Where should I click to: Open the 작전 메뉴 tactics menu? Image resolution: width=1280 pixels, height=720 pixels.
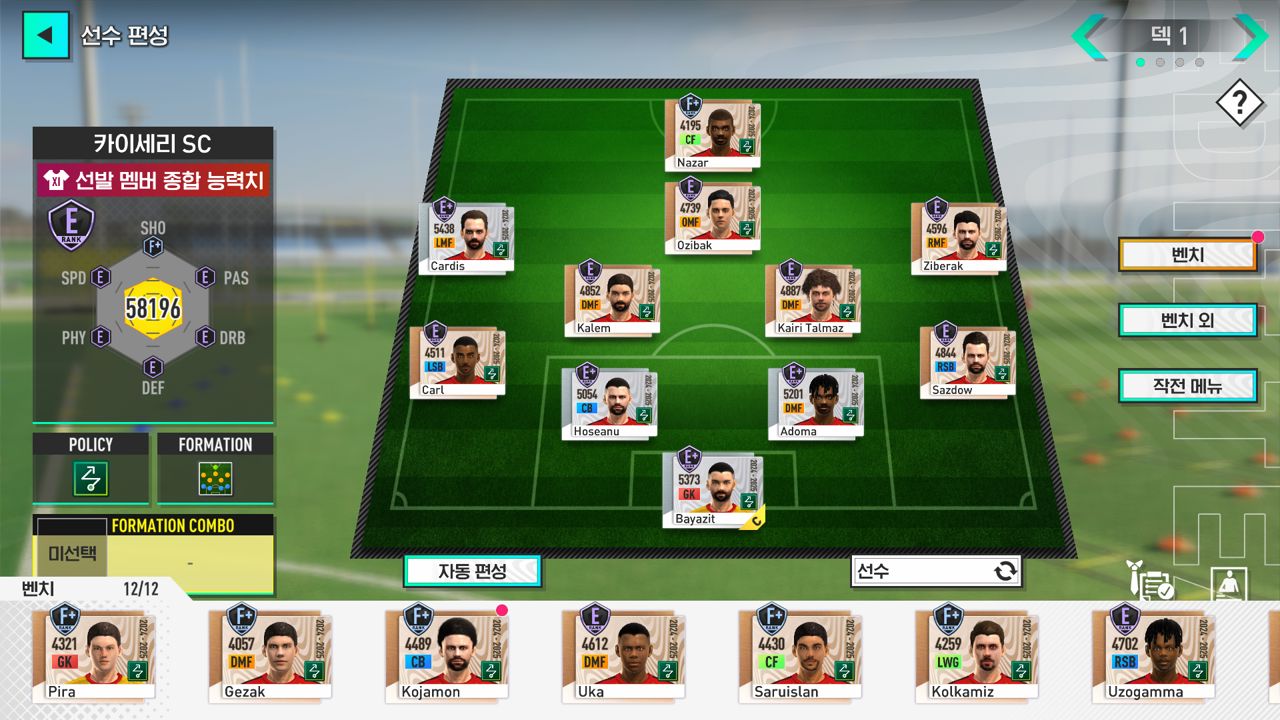click(1187, 386)
